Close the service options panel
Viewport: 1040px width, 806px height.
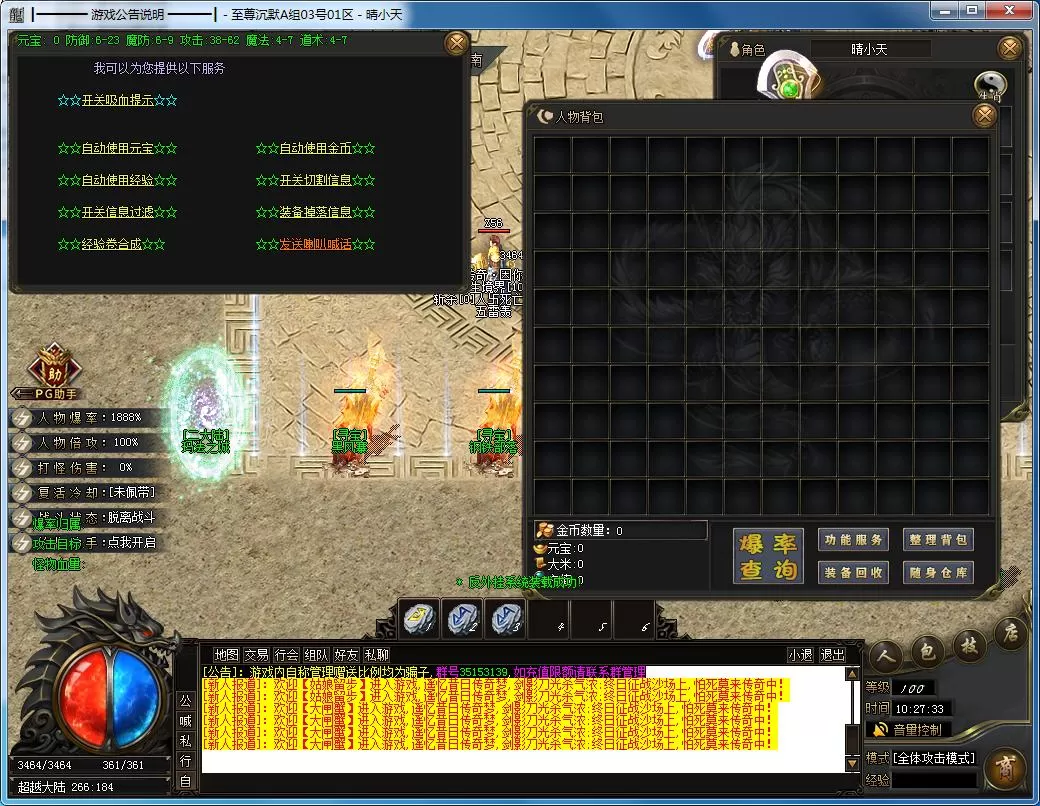click(x=456, y=44)
